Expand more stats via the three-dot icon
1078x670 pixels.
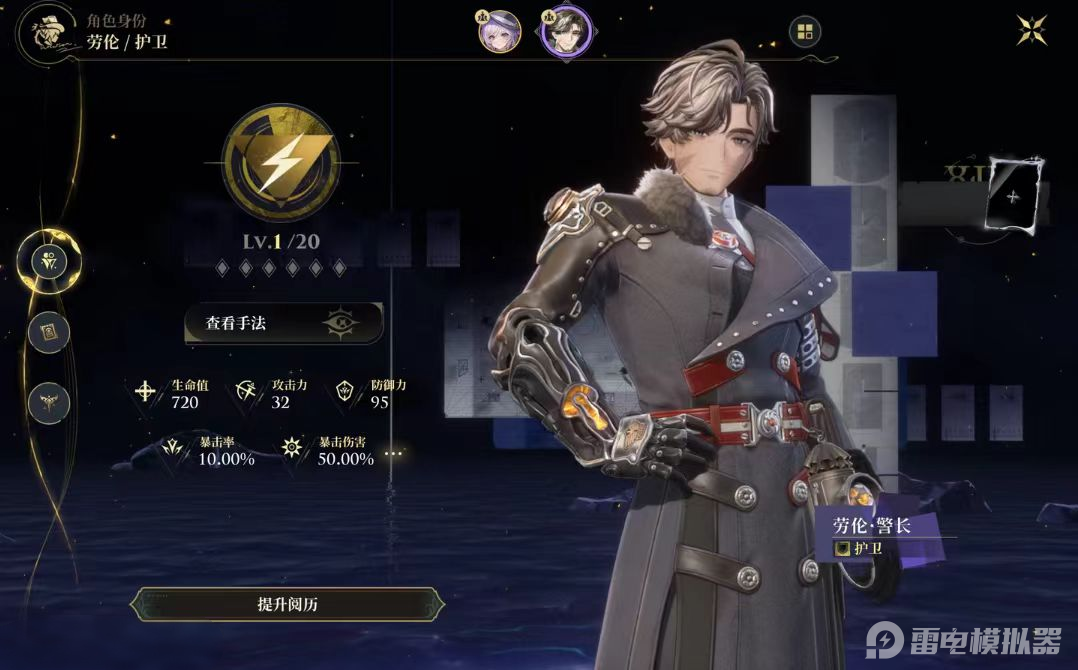click(394, 454)
